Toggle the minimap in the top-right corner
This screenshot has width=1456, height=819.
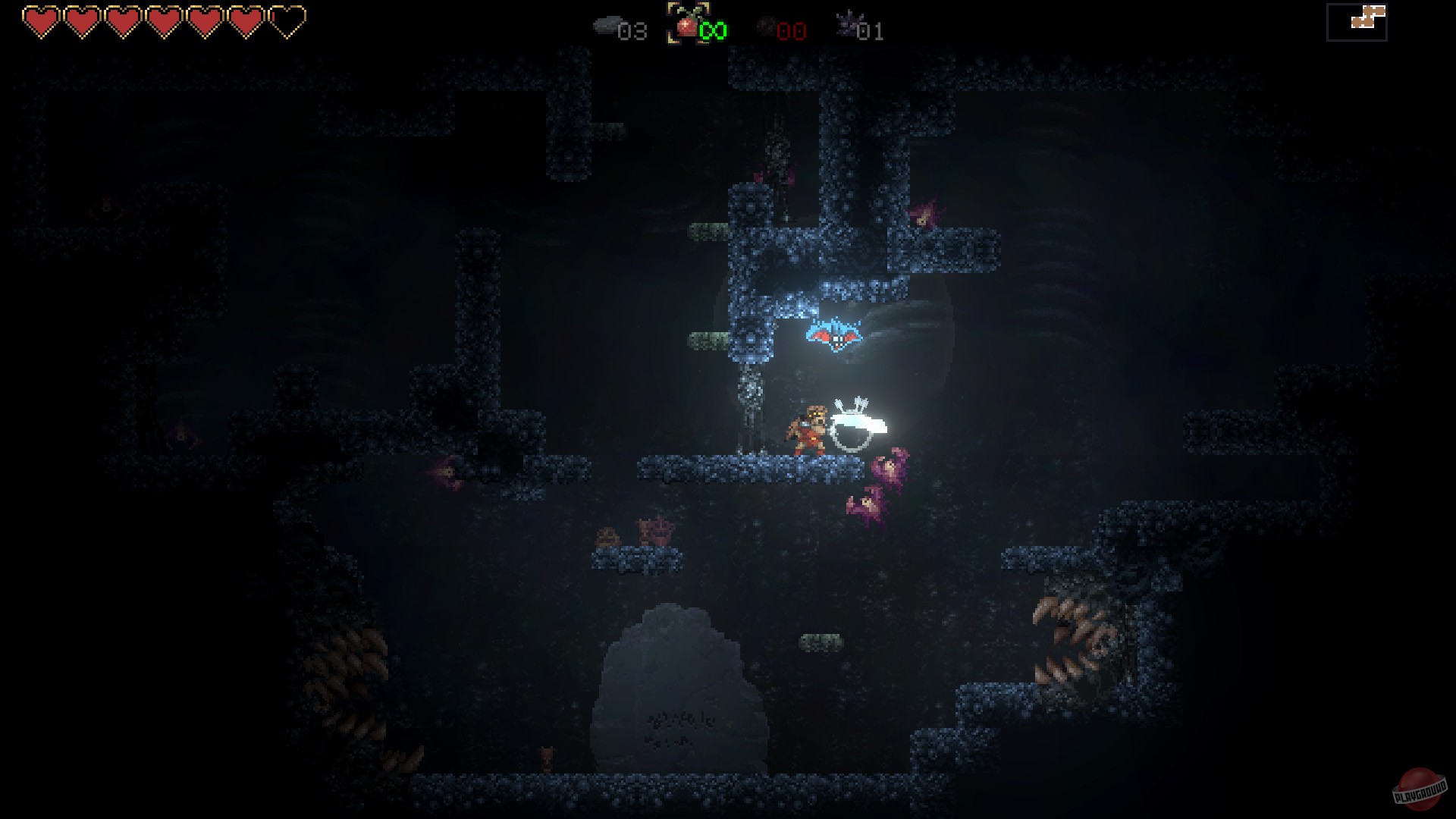pos(1355,21)
